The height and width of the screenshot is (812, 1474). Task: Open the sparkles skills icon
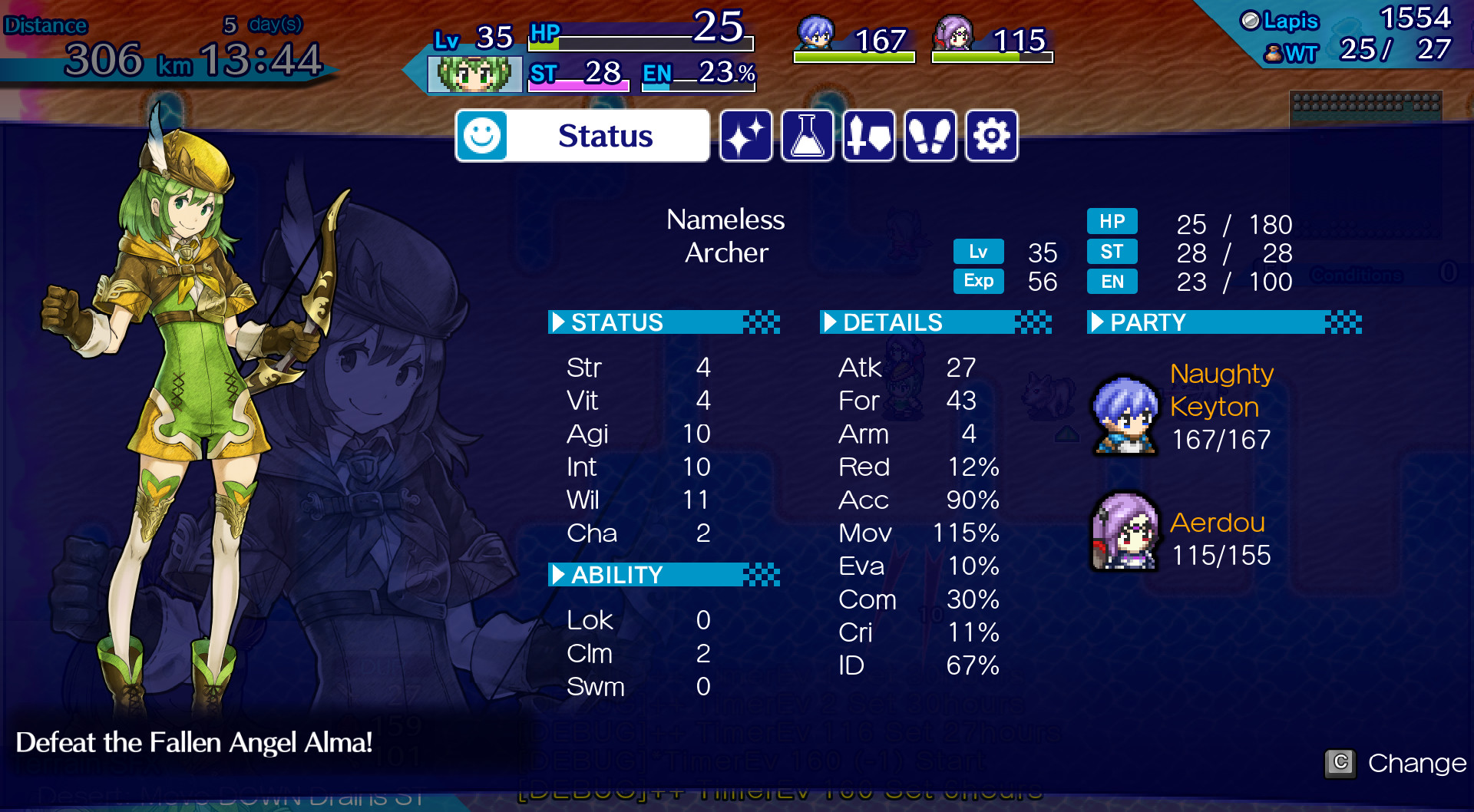(745, 136)
